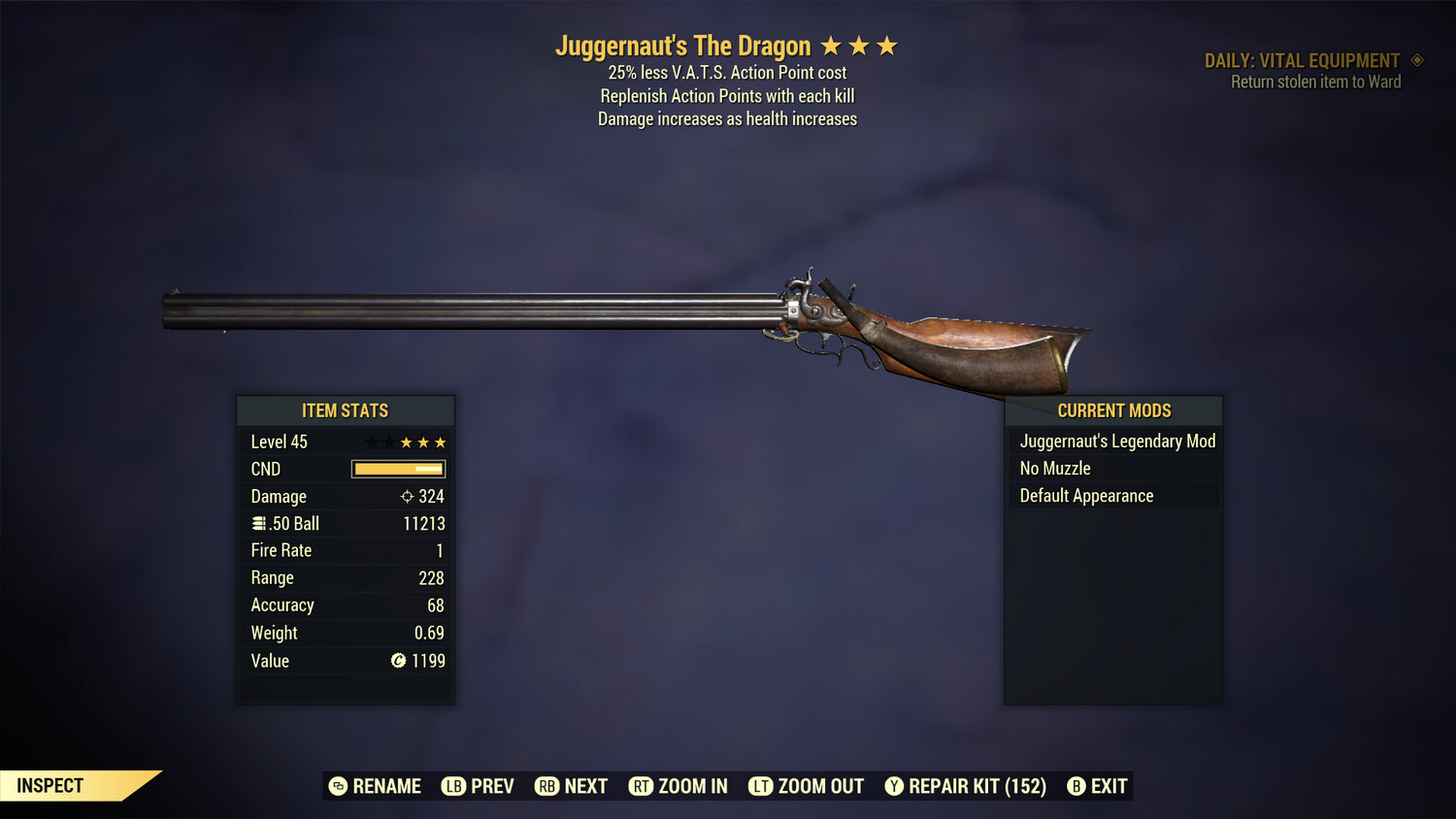Click the crosshair icon beside the Damage value
1456x819 pixels.
(x=409, y=496)
